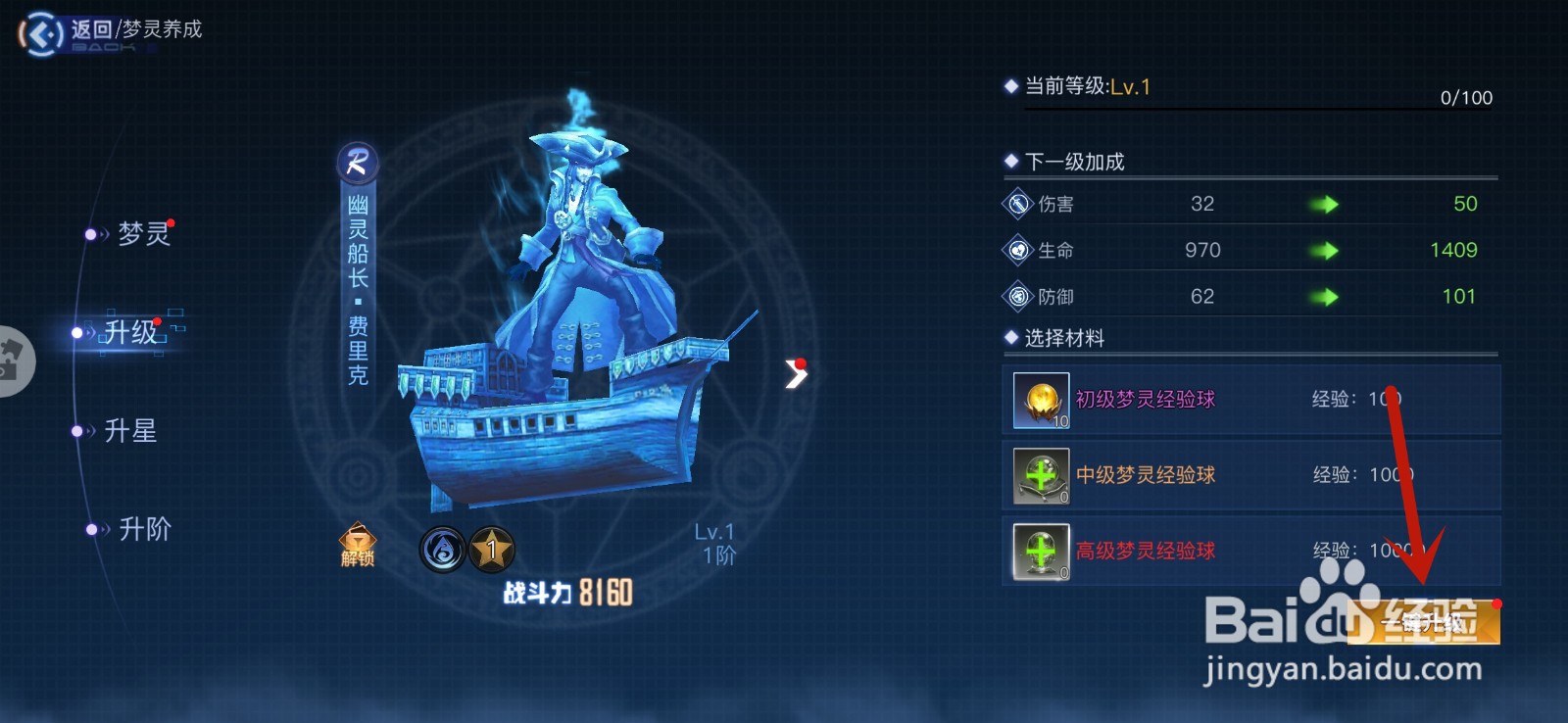Click the golden 解锁 (unlock) icon
Screen dimensions: 1568x723
tap(359, 544)
